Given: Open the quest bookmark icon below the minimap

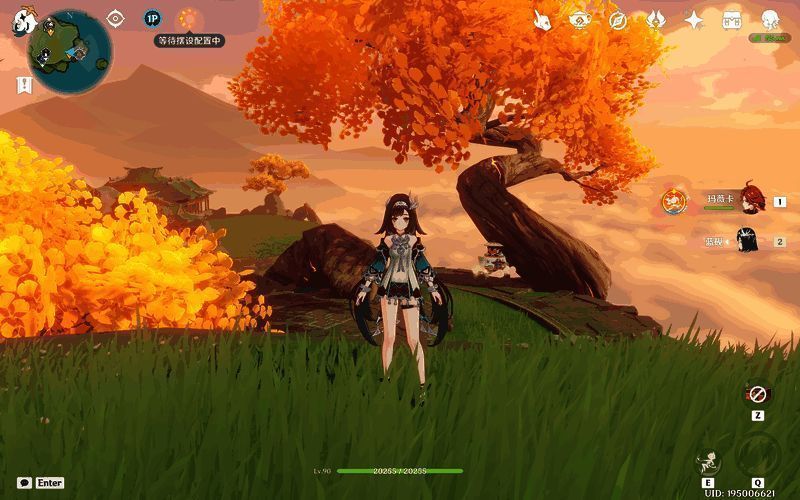Looking at the screenshot, I should [22, 85].
